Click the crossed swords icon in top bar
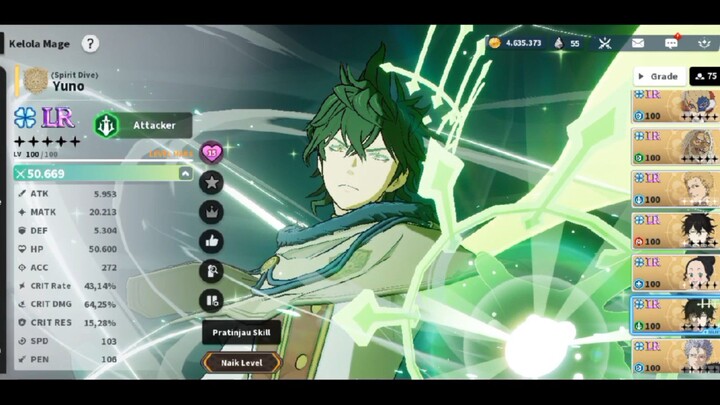The image size is (720, 405). pyautogui.click(x=605, y=43)
